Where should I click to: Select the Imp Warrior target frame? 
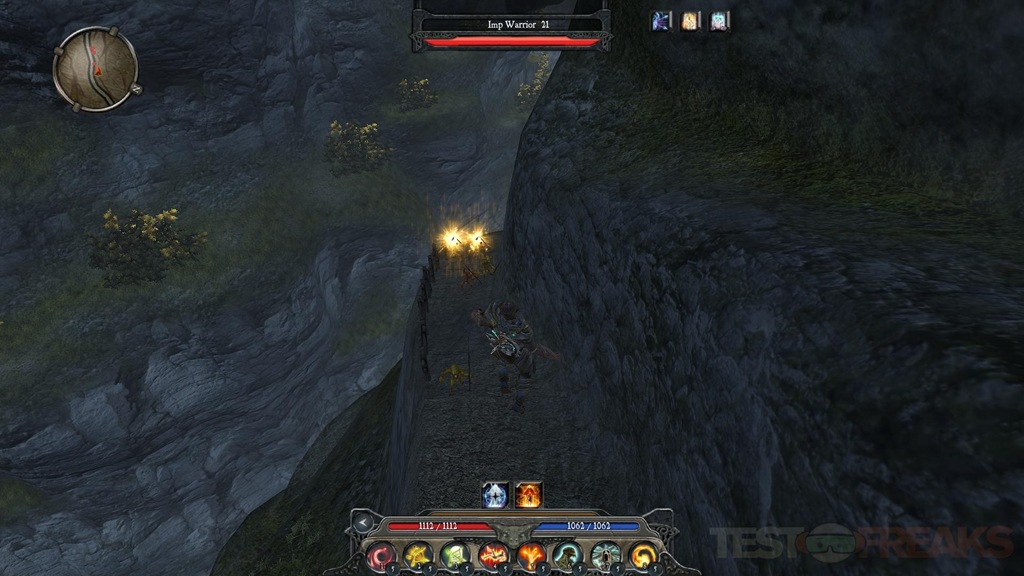pos(511,27)
